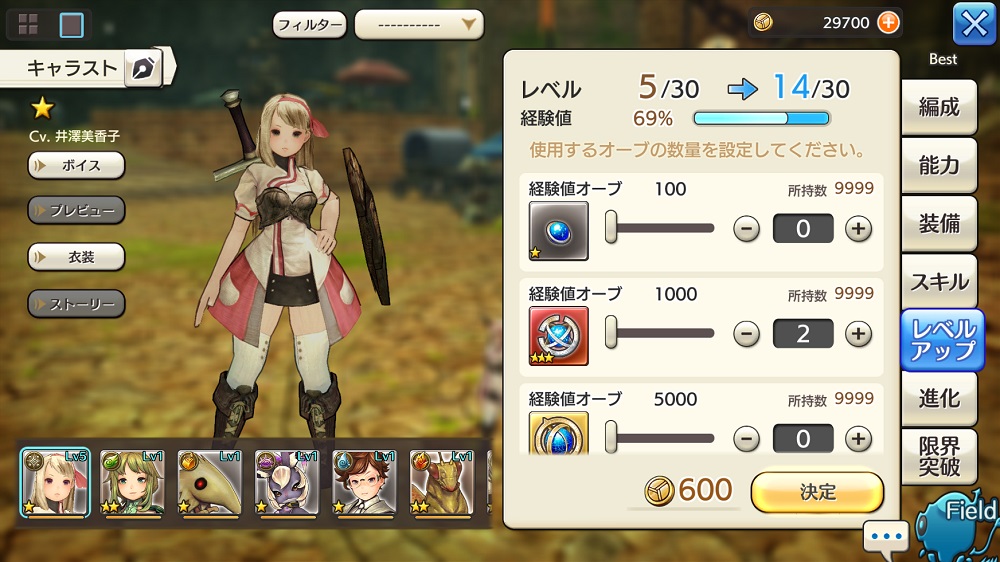Viewport: 1000px width, 562px height.
Task: Open the 衣装 costume menu
Action: click(76, 256)
